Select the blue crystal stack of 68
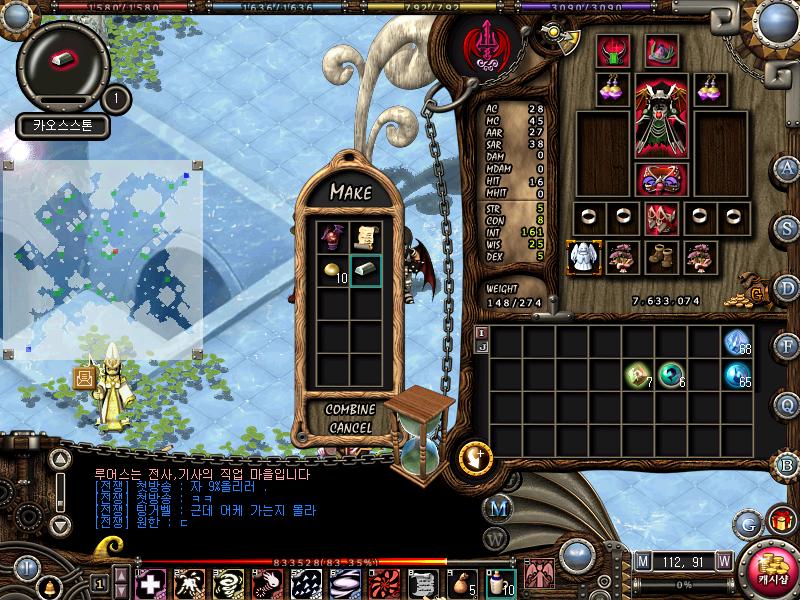800x600 pixels. coord(738,343)
